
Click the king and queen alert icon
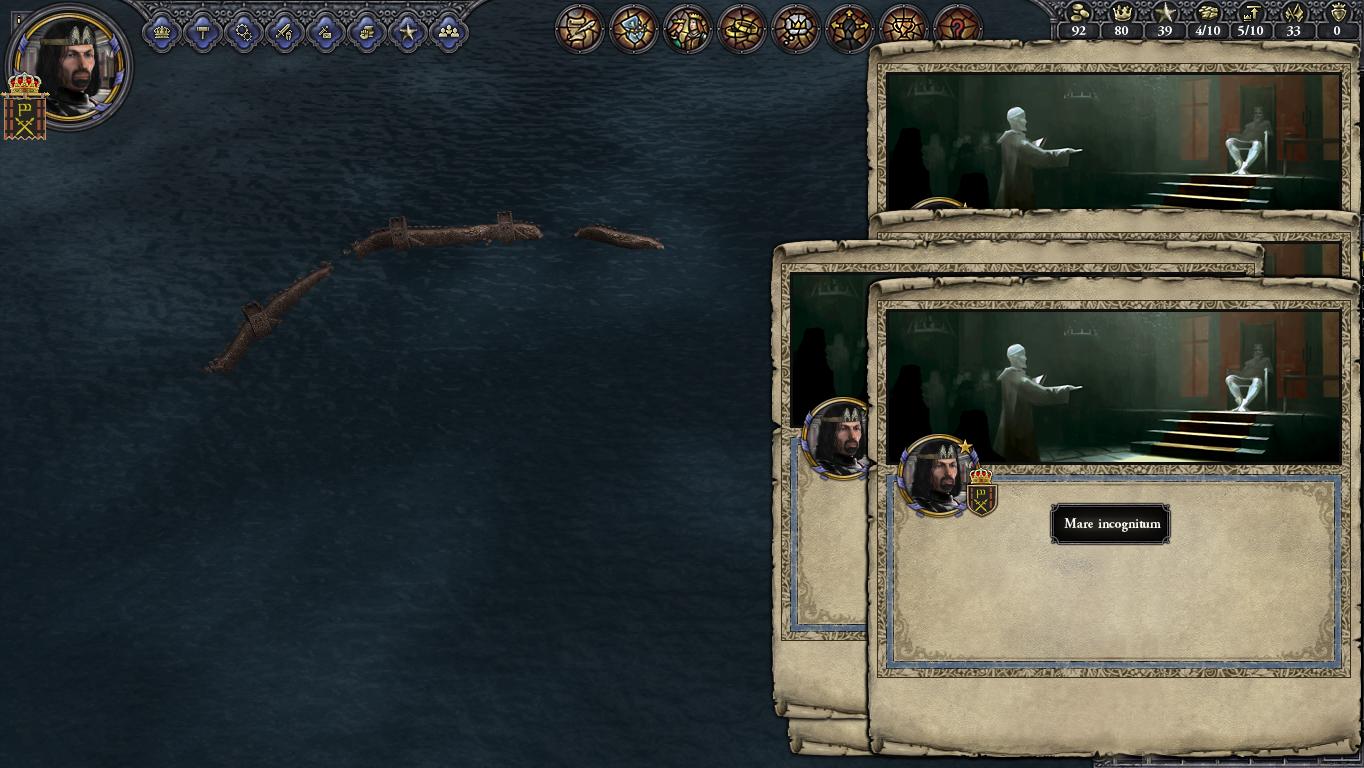pyautogui.click(x=687, y=28)
